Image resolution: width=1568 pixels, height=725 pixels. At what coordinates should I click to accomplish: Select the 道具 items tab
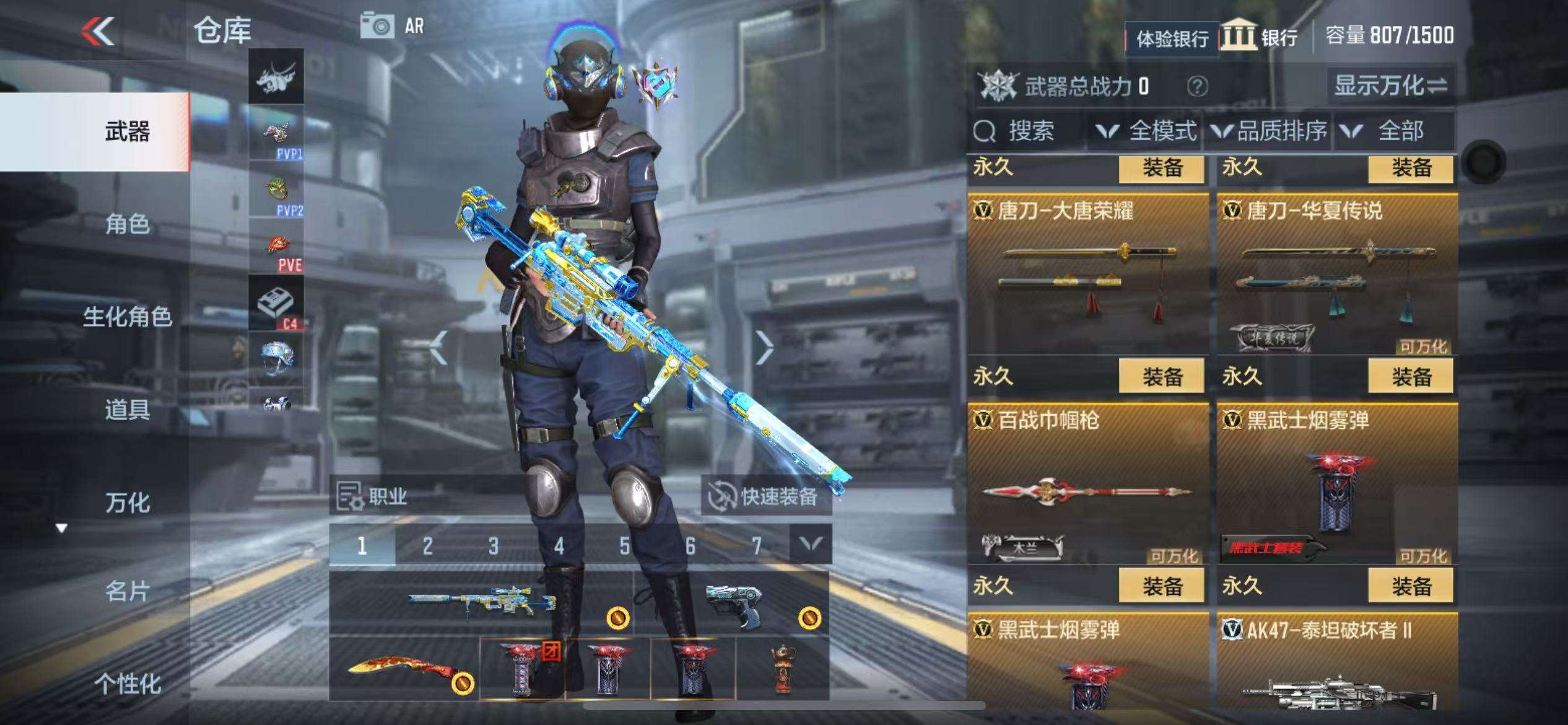[127, 410]
